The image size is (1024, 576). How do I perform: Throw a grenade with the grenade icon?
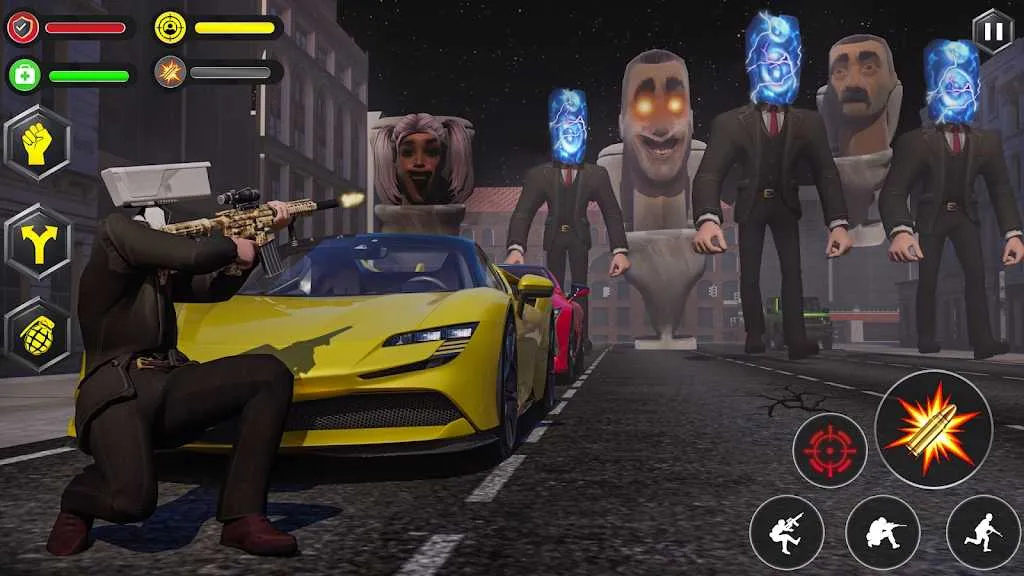tap(37, 334)
